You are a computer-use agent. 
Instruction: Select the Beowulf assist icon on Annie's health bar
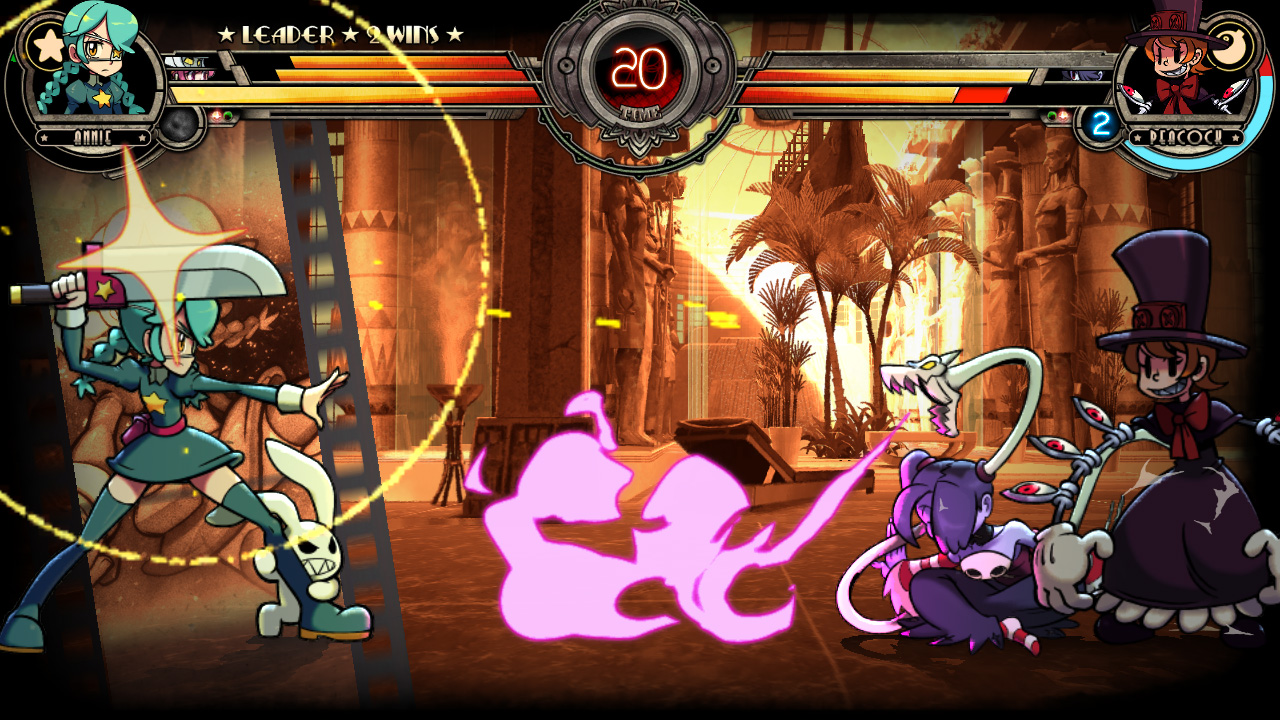[186, 60]
